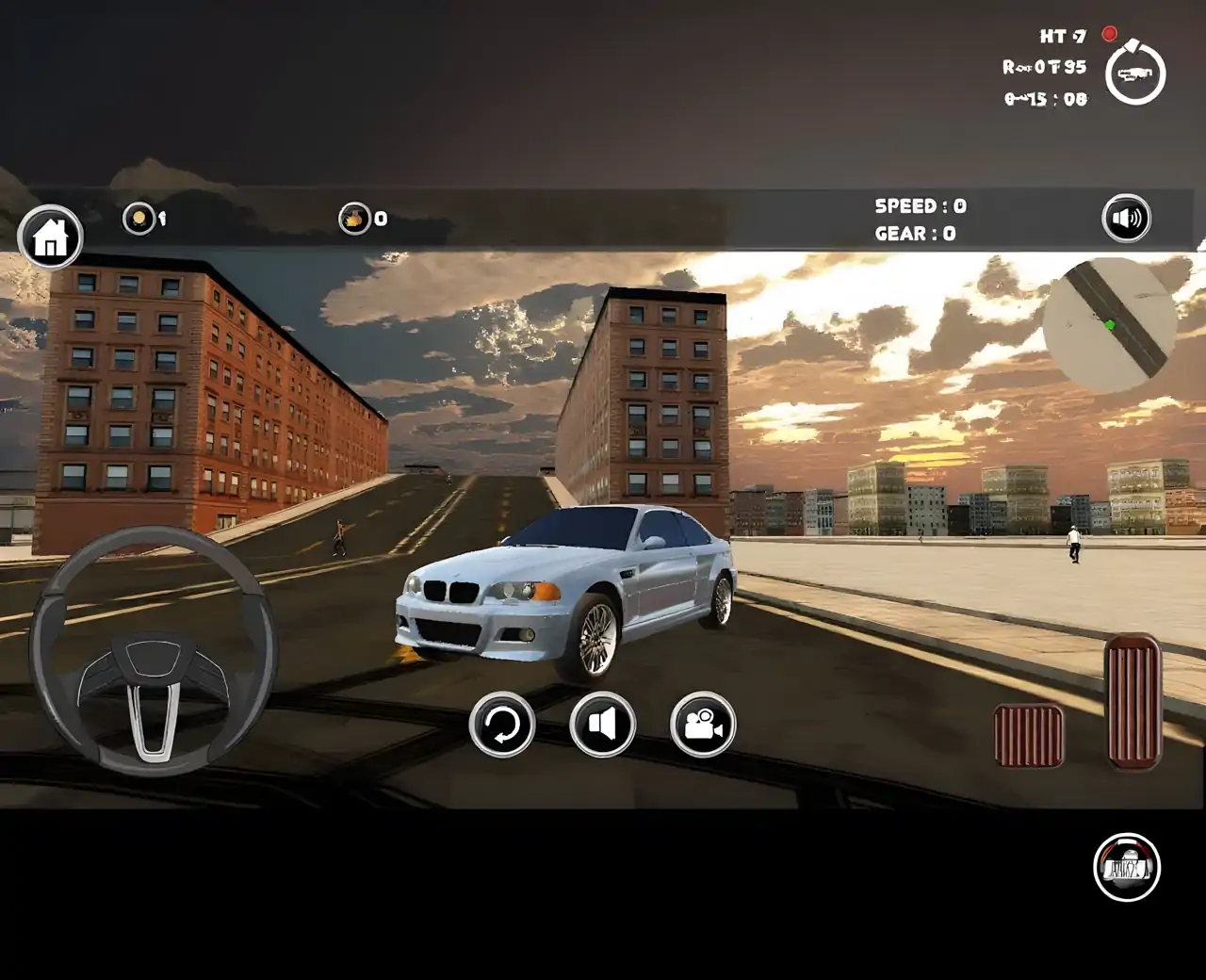Step on the brake pedal
Image resolution: width=1206 pixels, height=980 pixels.
[1028, 735]
